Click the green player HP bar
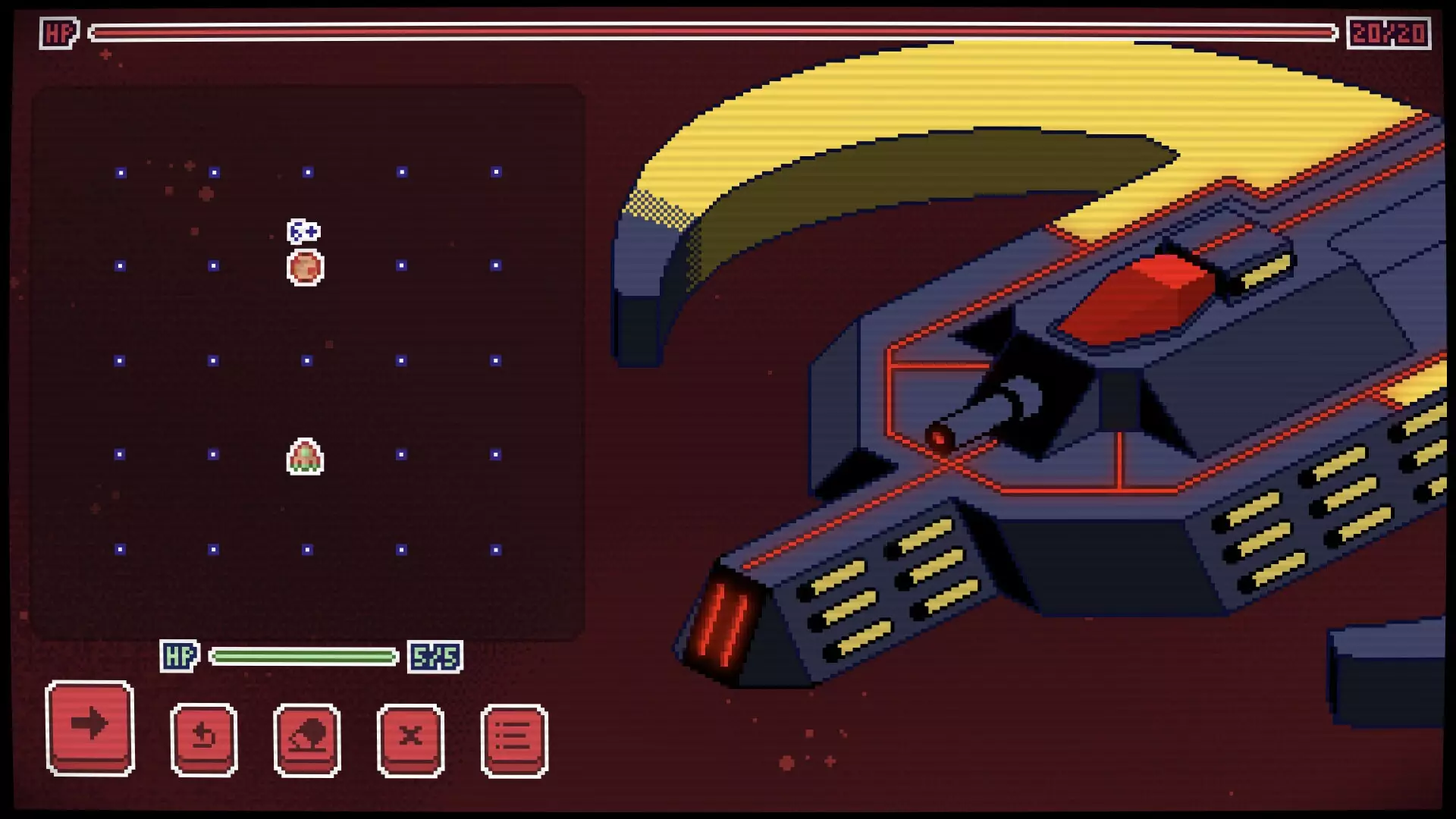Image resolution: width=1456 pixels, height=819 pixels. pos(303,655)
